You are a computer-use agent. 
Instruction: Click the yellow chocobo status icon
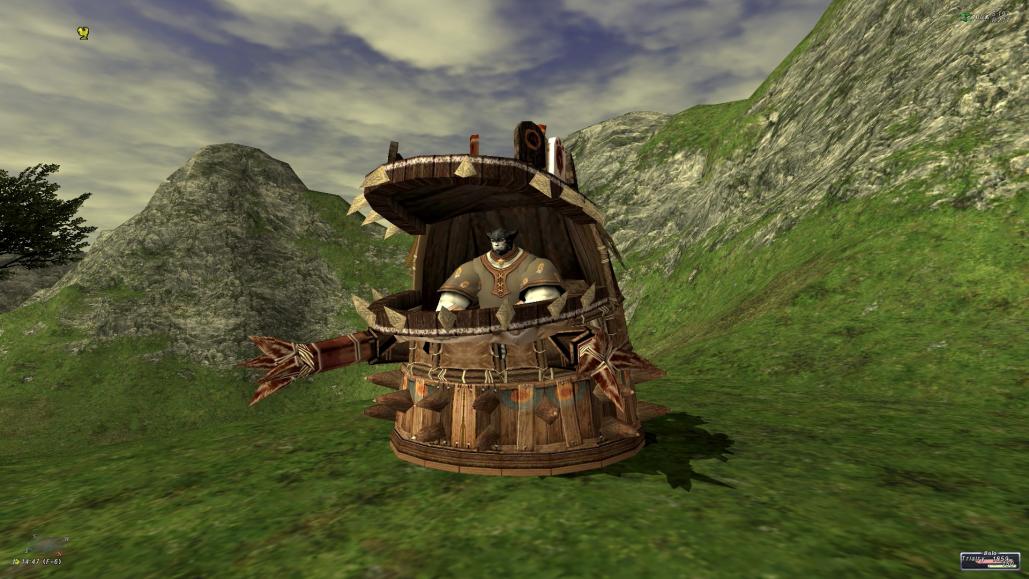tap(84, 33)
